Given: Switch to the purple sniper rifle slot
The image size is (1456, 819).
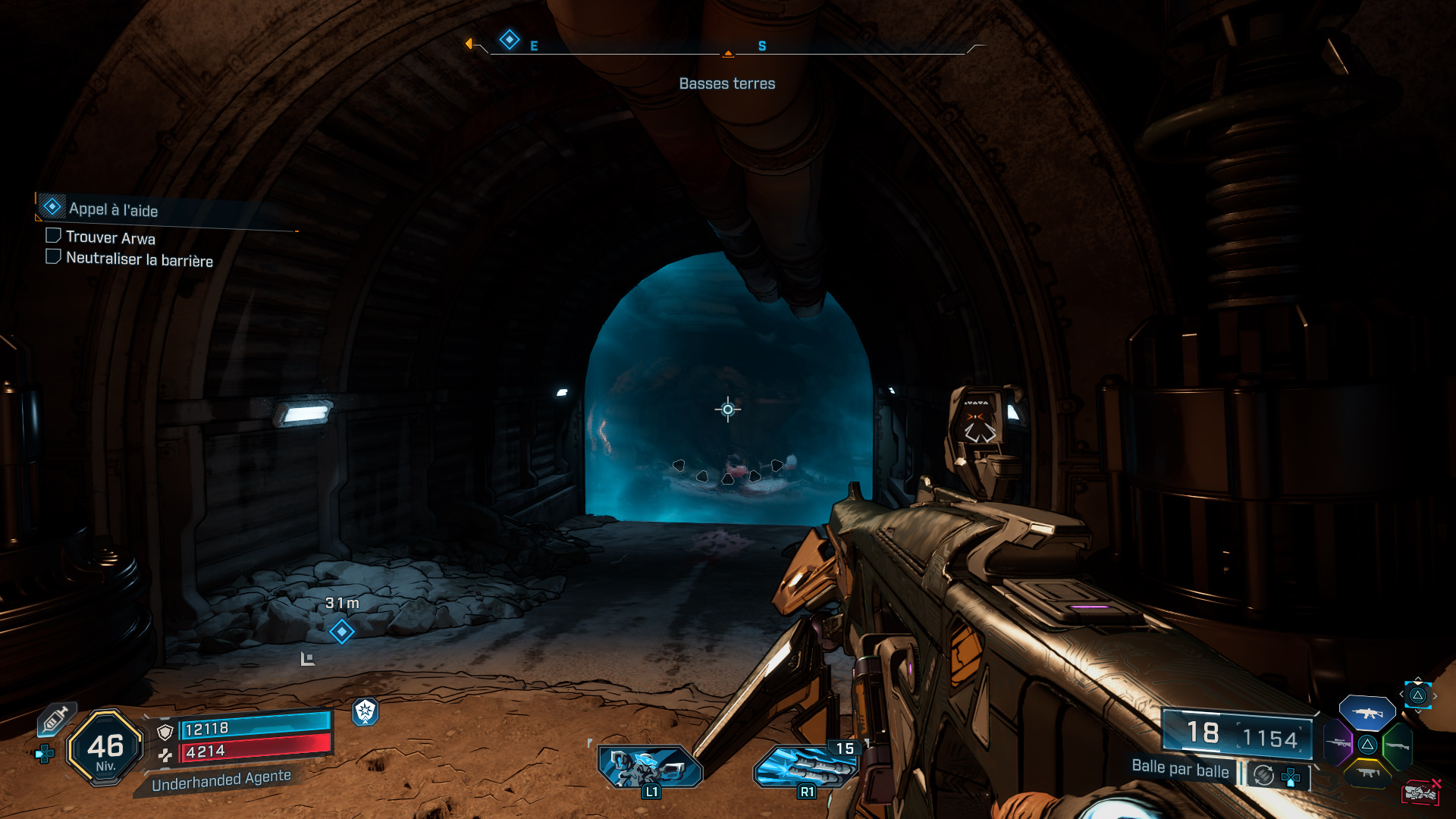Looking at the screenshot, I should tap(1338, 742).
